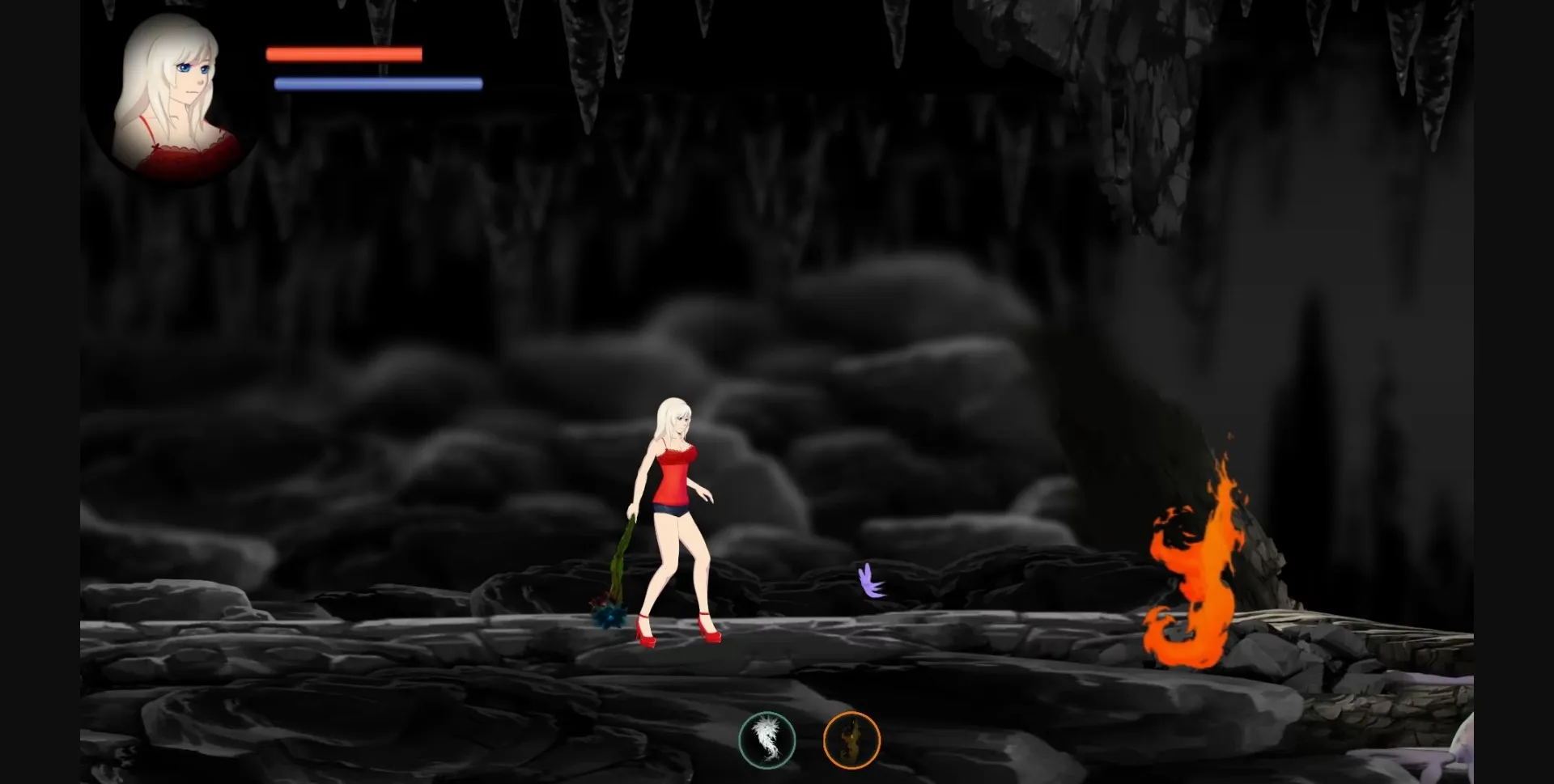Expand the mana bar display
The image size is (1554, 784).
pyautogui.click(x=377, y=82)
